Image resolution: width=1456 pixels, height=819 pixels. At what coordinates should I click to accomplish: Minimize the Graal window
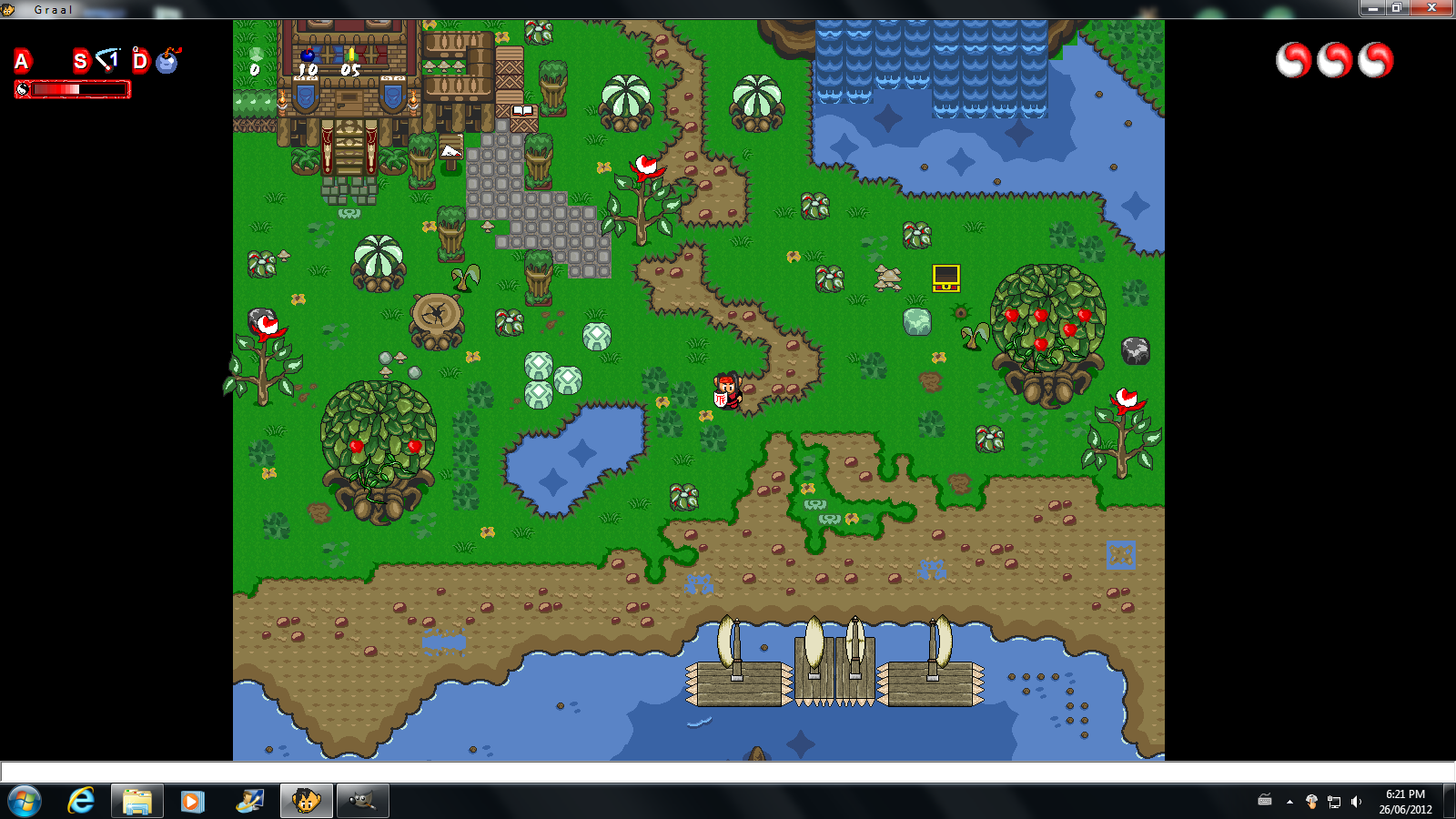pos(1372,8)
